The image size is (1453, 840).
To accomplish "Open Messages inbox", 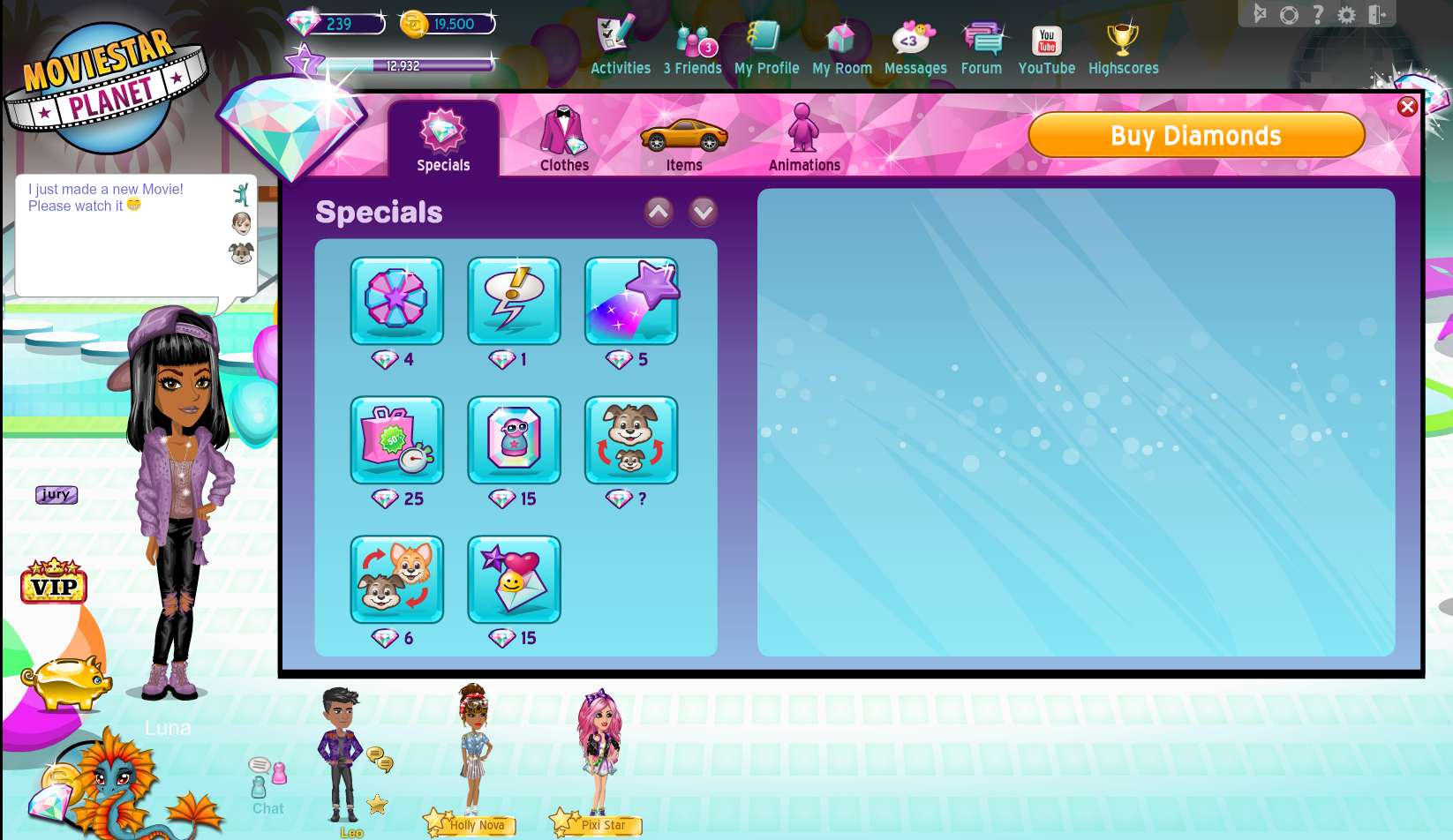I will click(x=915, y=49).
